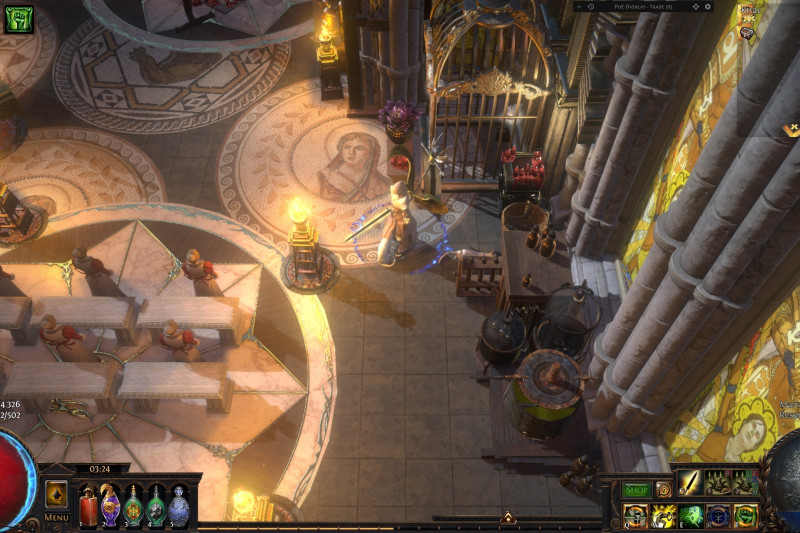The height and width of the screenshot is (533, 800).
Task: Activate the blue R-bound aura skill
Action: tap(718, 515)
